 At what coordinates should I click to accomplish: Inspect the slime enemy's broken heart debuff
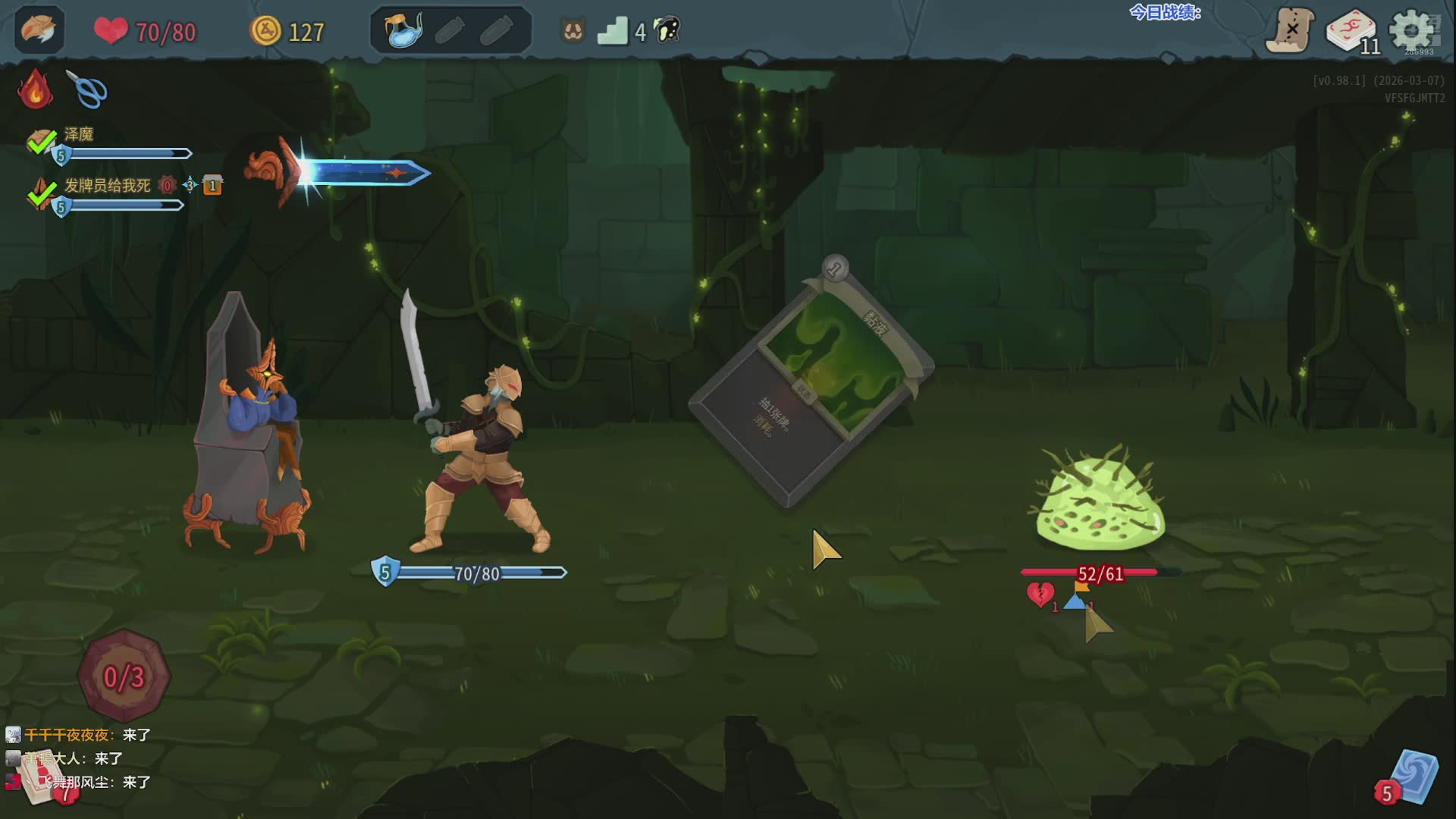tap(1040, 594)
